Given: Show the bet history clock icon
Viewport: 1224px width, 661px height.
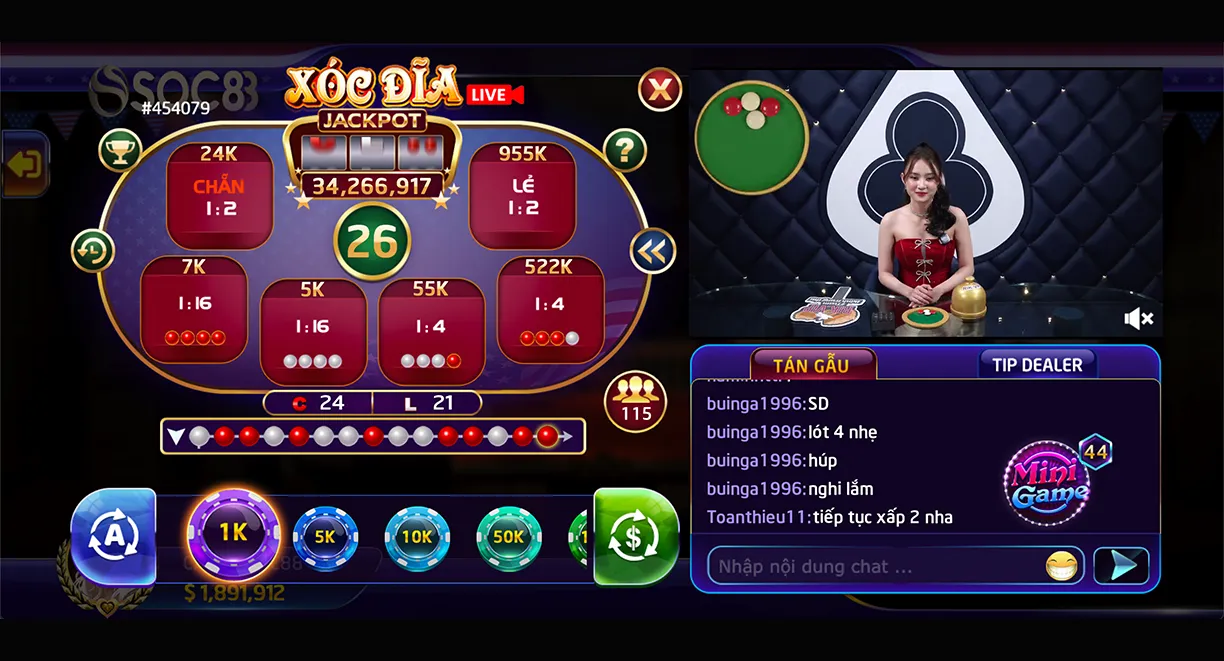Looking at the screenshot, I should pos(93,250).
